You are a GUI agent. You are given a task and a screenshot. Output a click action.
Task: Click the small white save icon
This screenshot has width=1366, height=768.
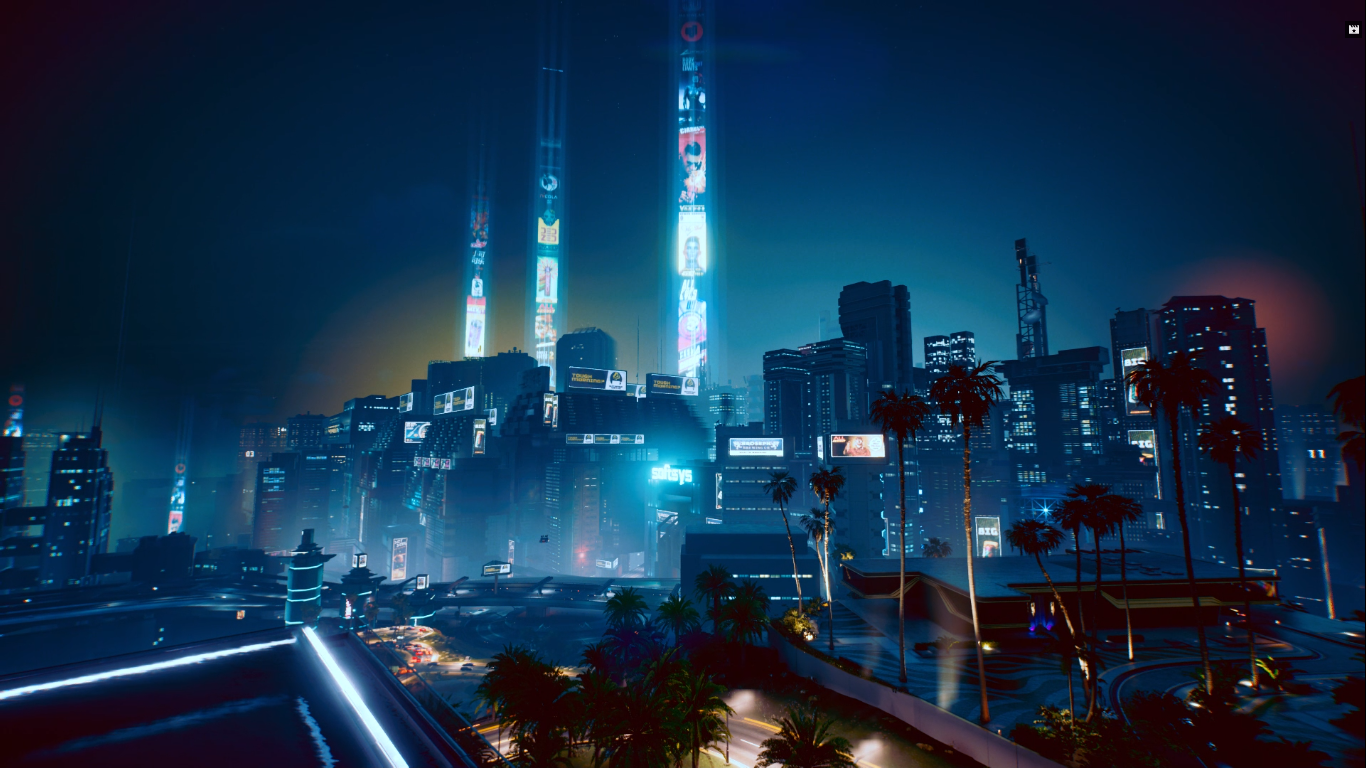[x=1353, y=29]
